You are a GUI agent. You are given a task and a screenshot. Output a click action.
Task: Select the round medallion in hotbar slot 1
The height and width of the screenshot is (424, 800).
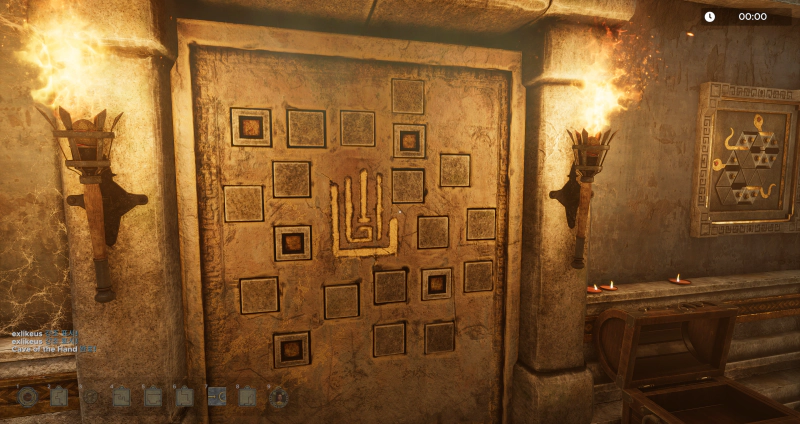click(27, 397)
